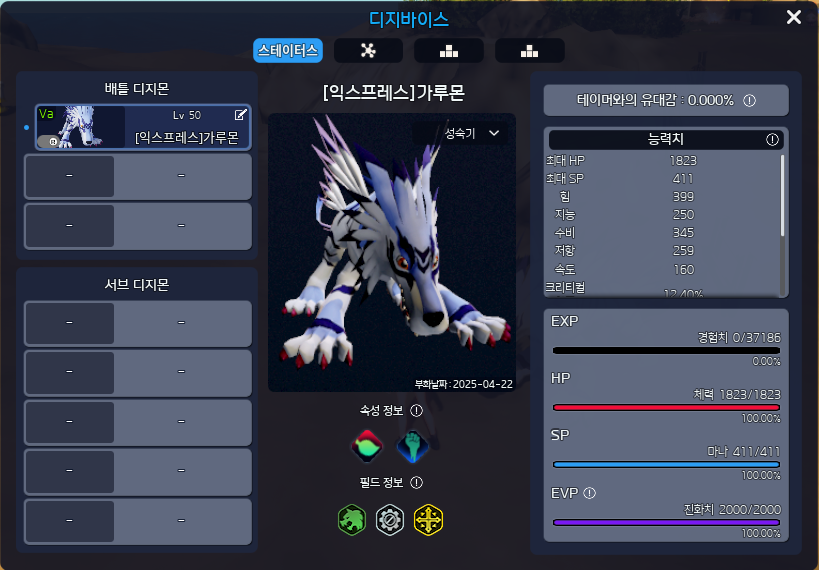Screen dimensions: 819x570
Task: Click the 능력치 stat list scrollbar
Action: (782, 194)
